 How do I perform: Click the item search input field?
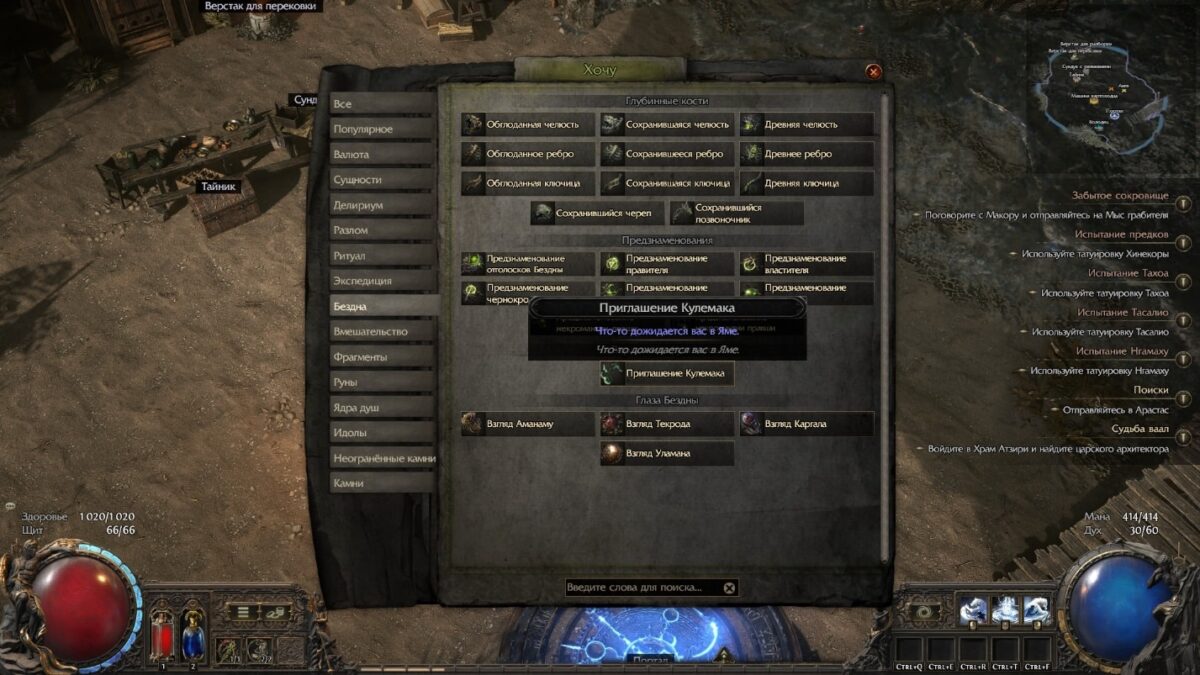click(x=640, y=588)
